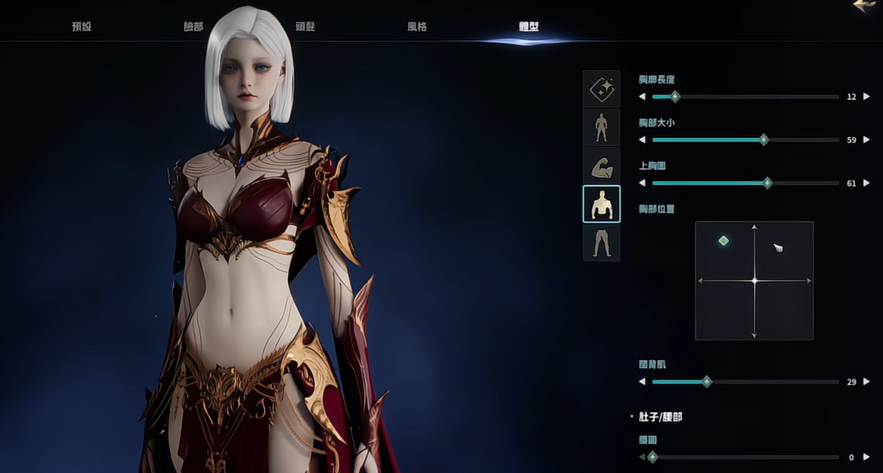Open the flexed arm muscle category
This screenshot has height=473, width=883.
(601, 166)
